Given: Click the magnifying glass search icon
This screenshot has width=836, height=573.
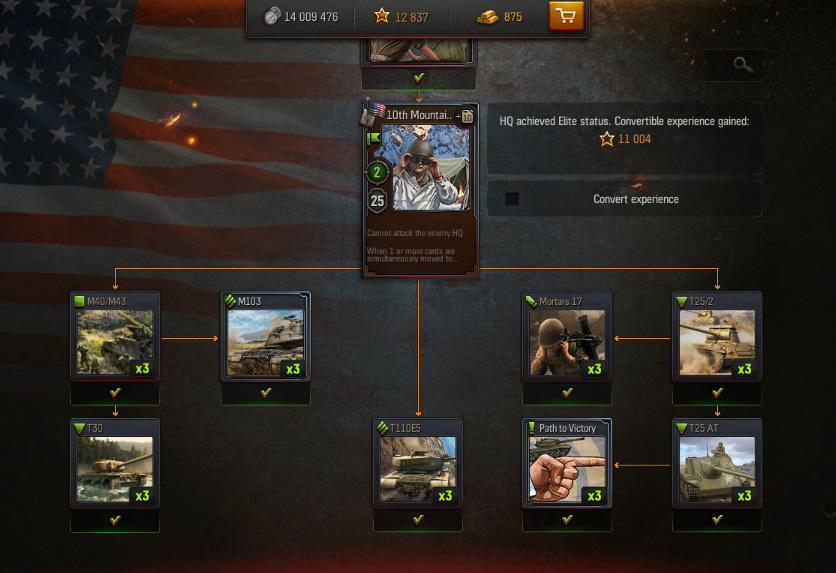Looking at the screenshot, I should [x=742, y=65].
